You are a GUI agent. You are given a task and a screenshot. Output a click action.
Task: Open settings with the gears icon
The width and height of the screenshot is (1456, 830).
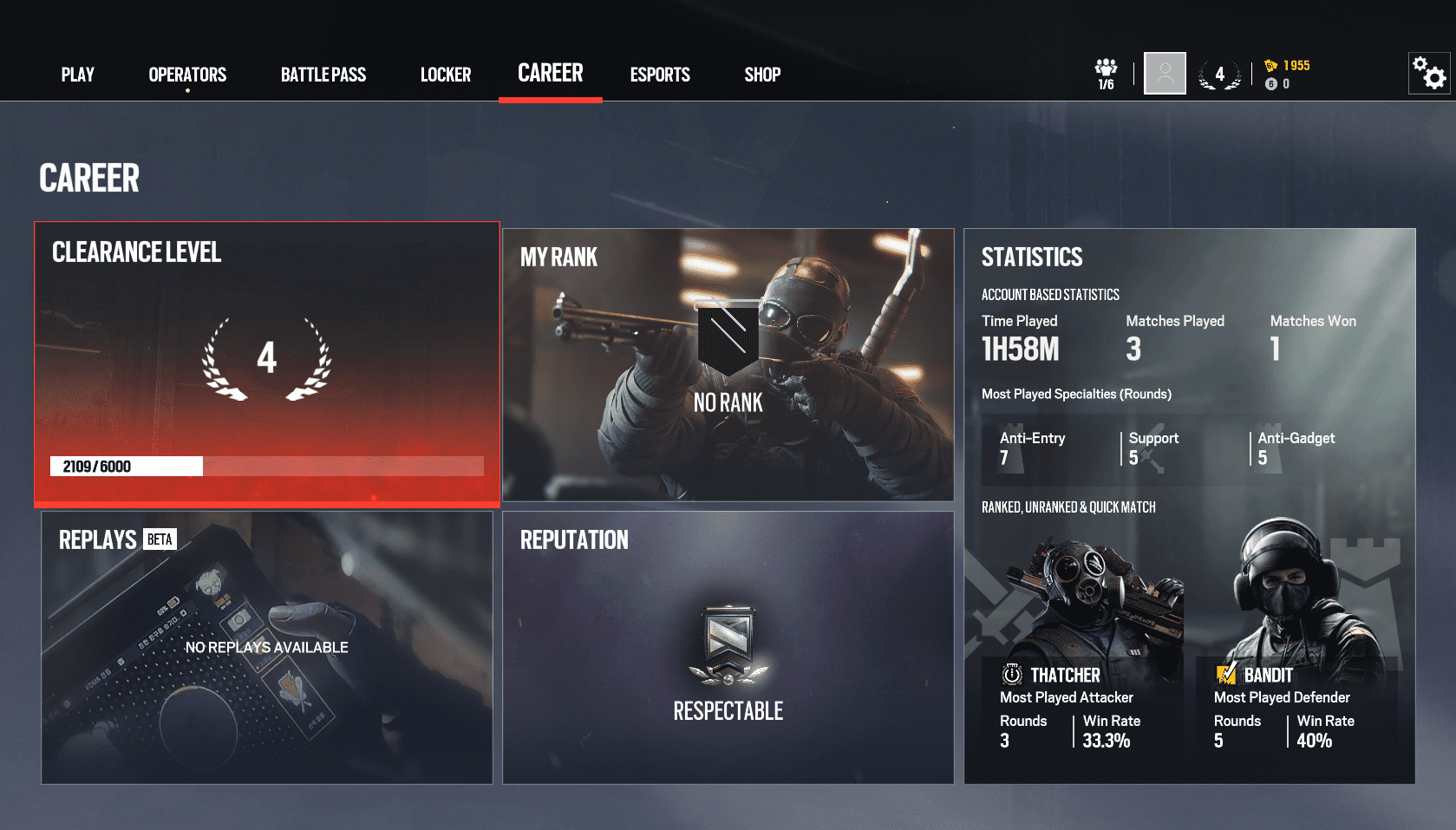point(1429,74)
